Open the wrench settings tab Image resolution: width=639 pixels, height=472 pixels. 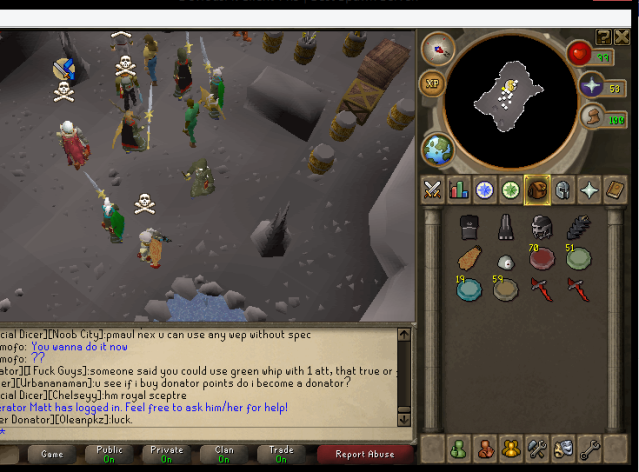pyautogui.click(x=537, y=449)
